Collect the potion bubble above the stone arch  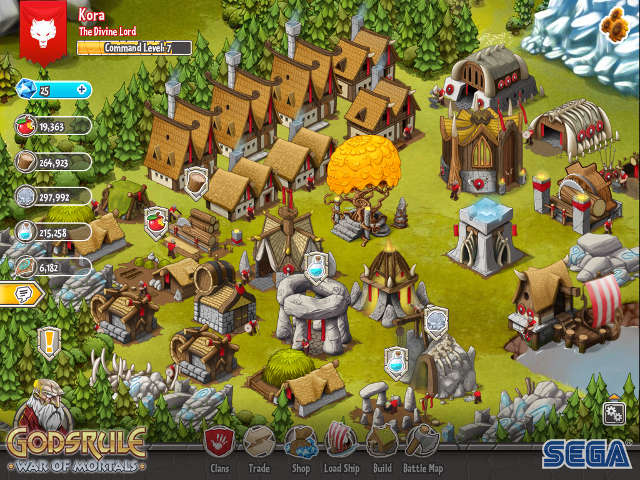(x=317, y=267)
